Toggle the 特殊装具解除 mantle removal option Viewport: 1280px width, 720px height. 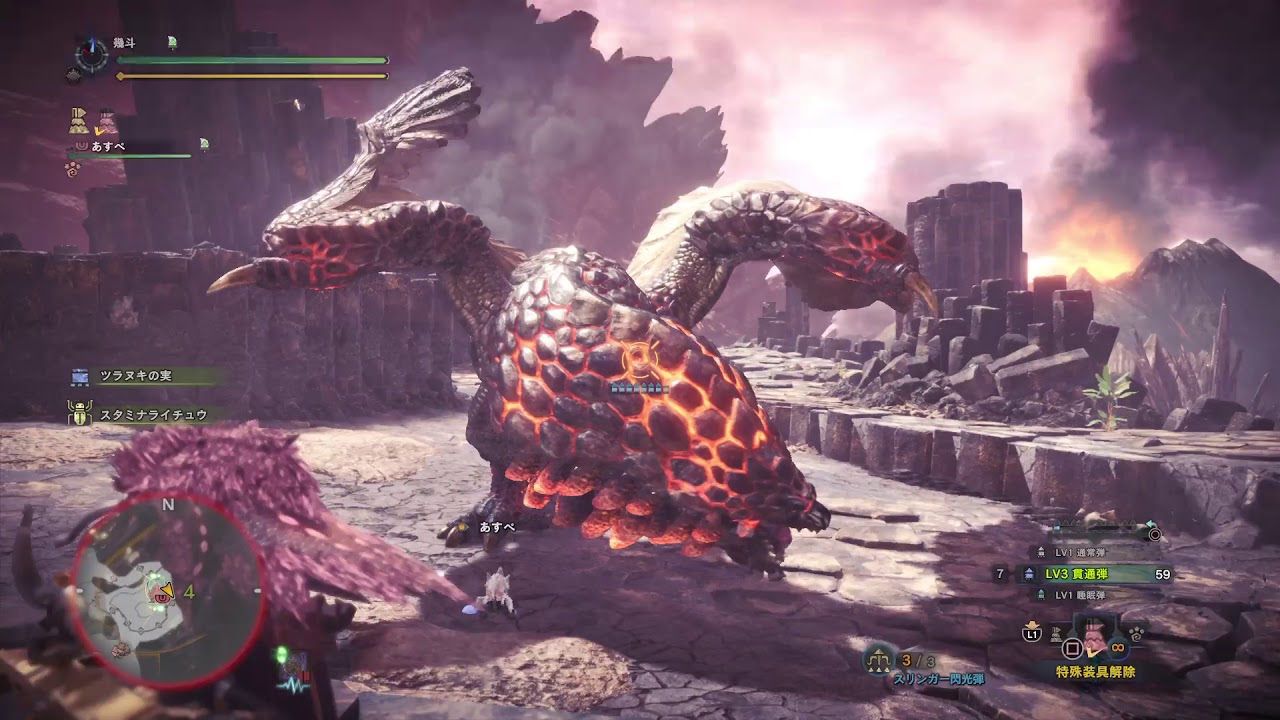click(1095, 670)
